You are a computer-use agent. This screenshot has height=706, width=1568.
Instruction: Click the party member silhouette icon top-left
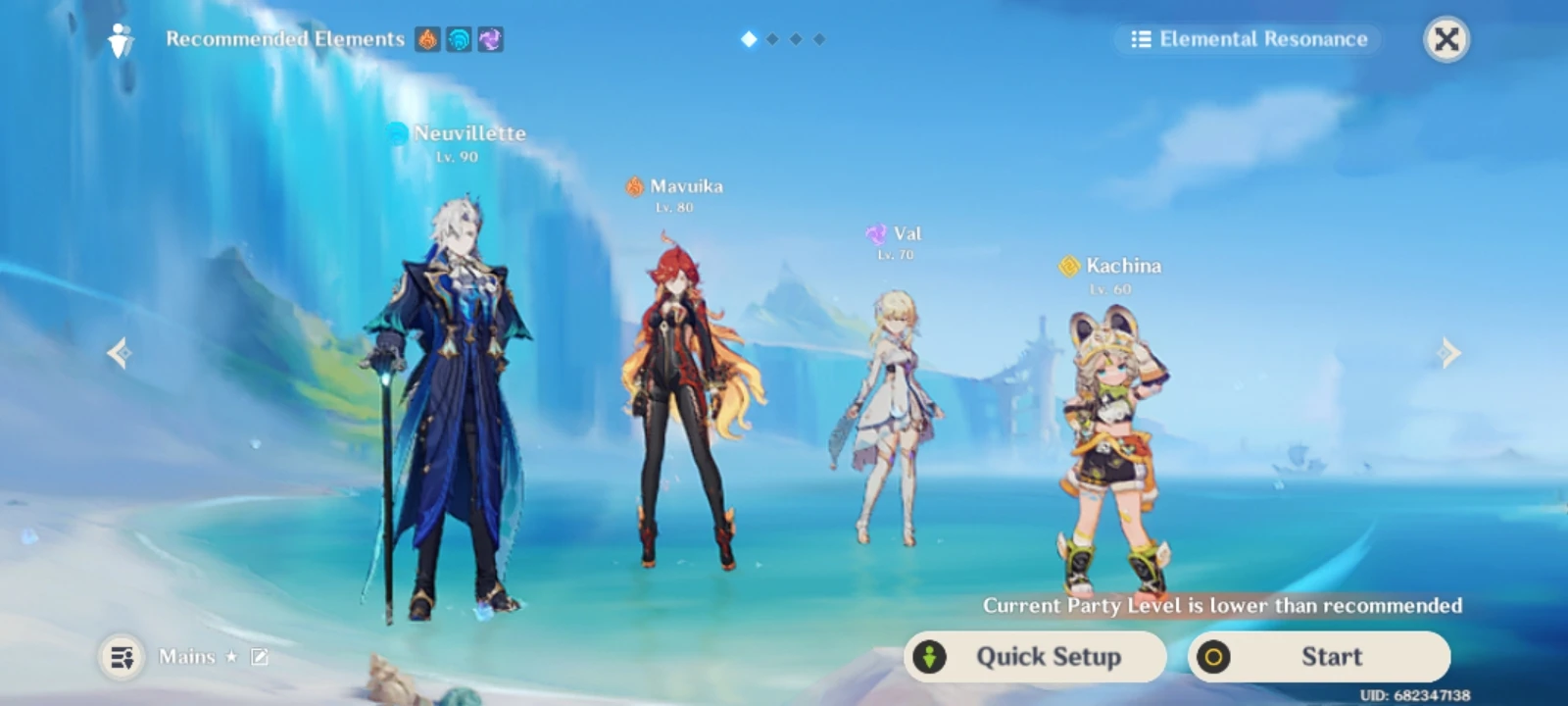(x=119, y=39)
